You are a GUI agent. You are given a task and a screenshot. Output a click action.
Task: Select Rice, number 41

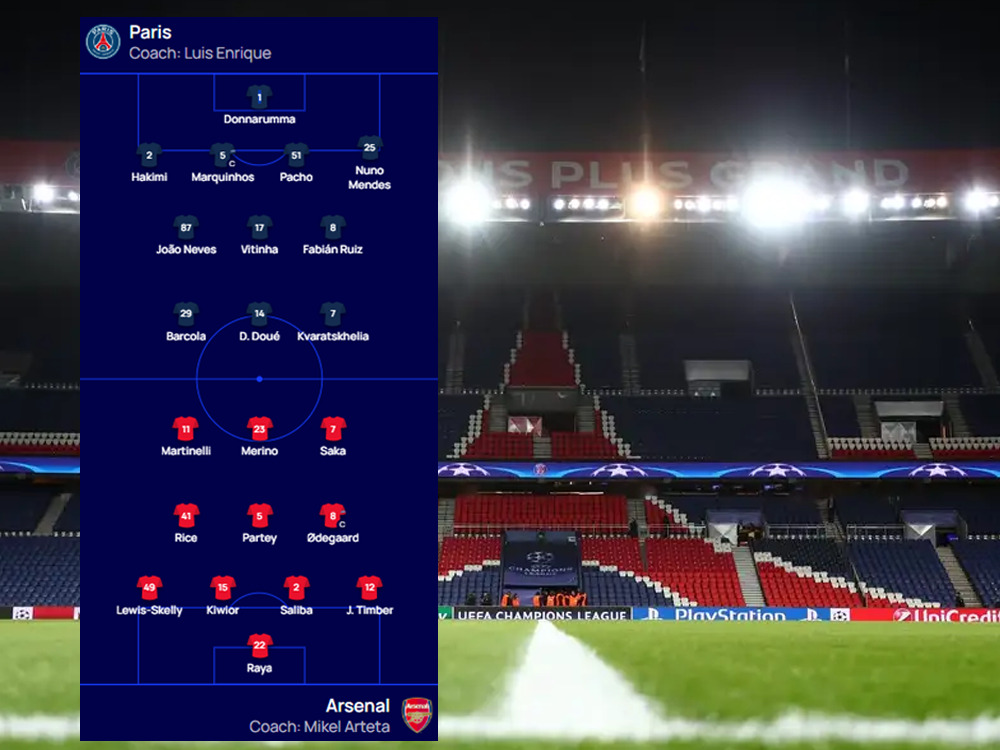(186, 516)
